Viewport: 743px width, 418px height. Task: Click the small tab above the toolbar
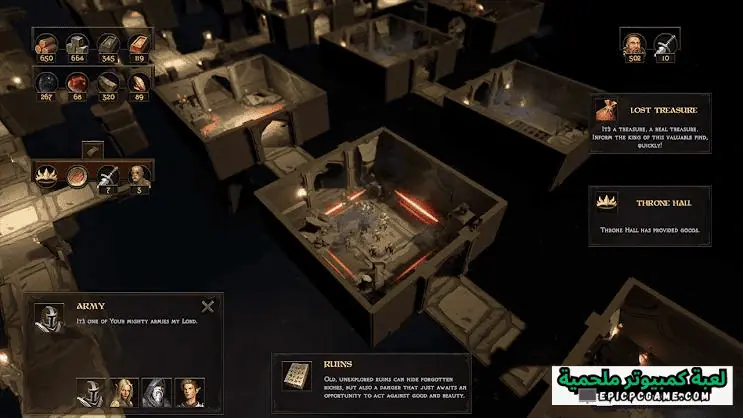pyautogui.click(x=92, y=149)
